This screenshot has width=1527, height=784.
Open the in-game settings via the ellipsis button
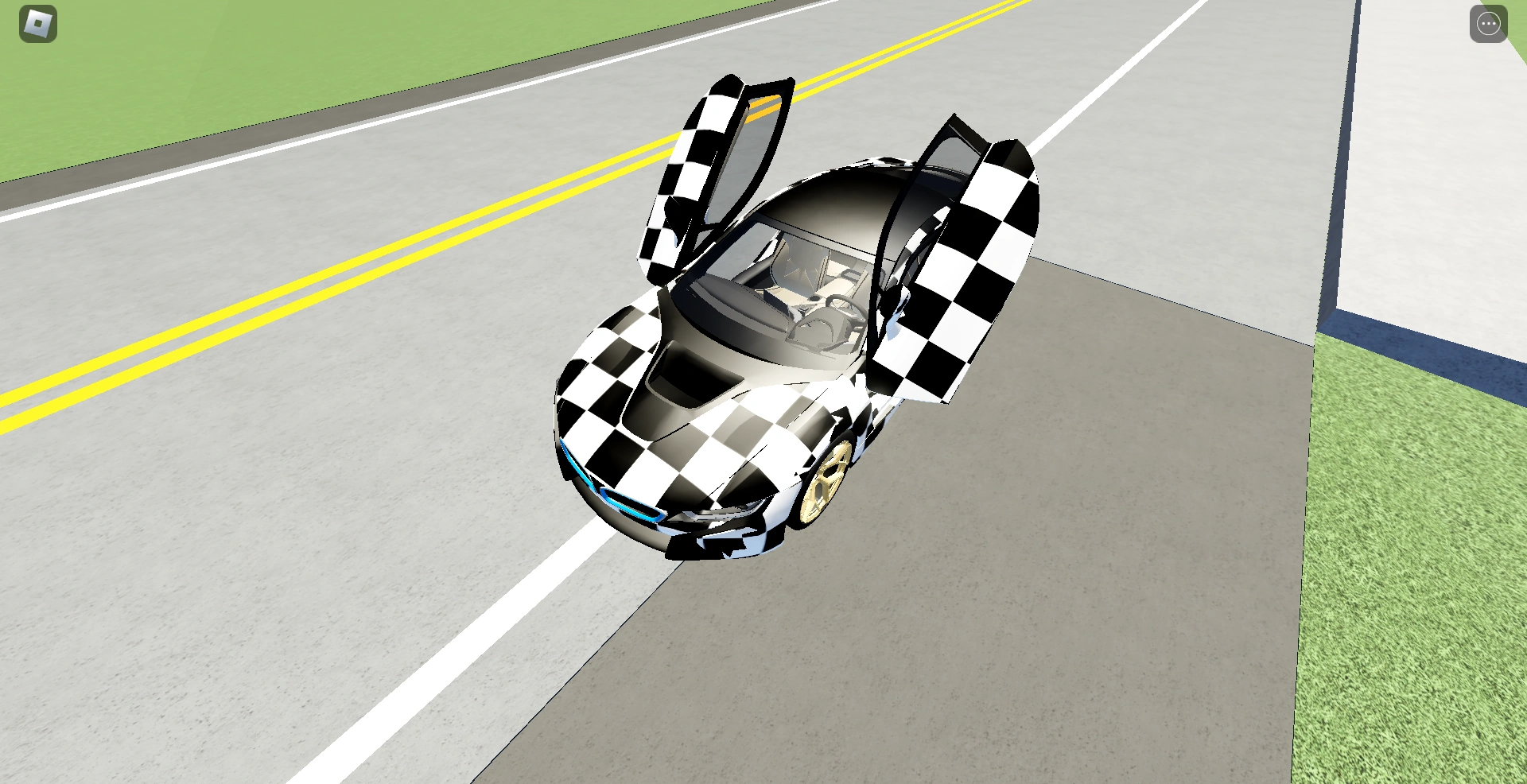tap(1490, 24)
